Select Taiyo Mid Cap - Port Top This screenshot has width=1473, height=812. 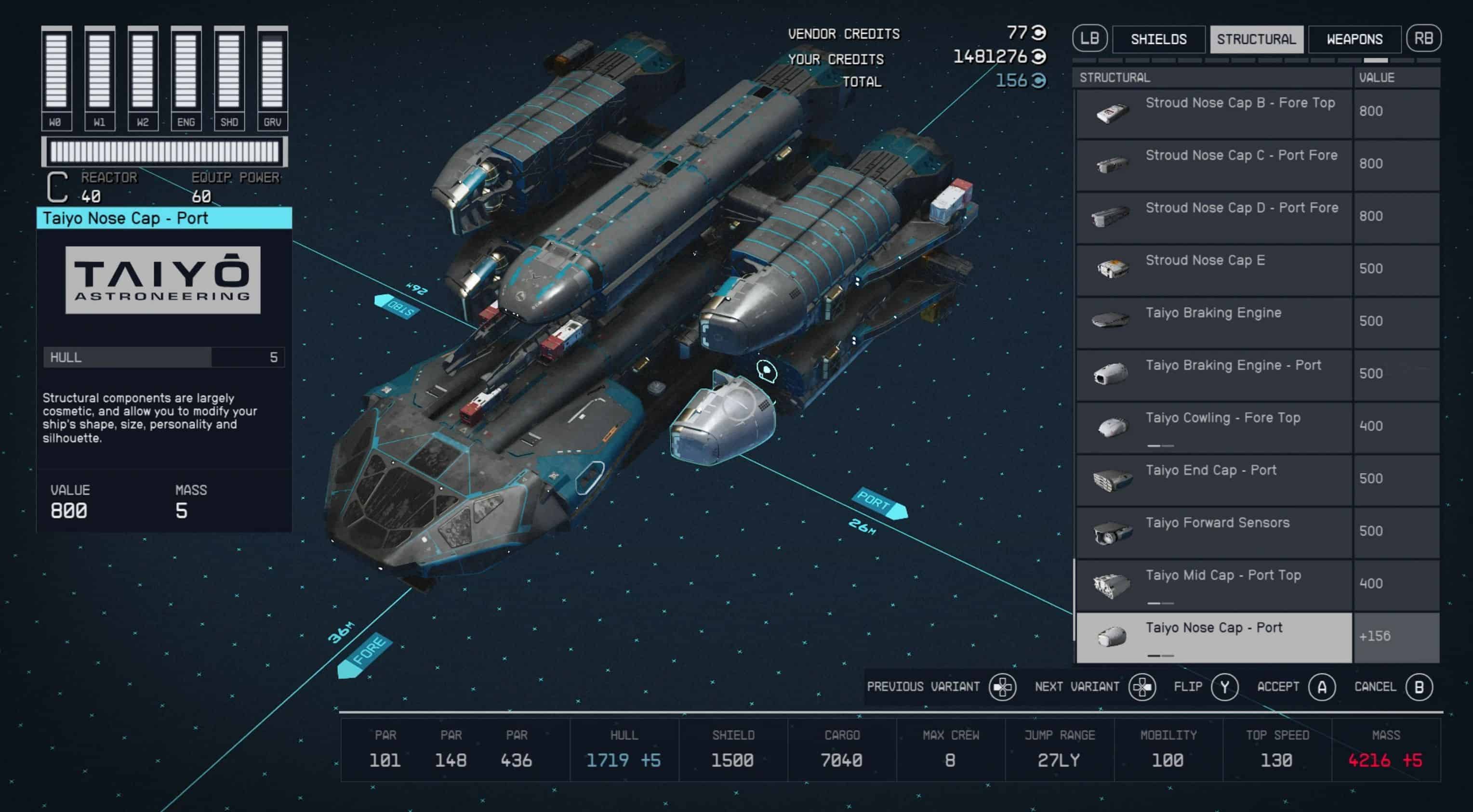click(1214, 585)
